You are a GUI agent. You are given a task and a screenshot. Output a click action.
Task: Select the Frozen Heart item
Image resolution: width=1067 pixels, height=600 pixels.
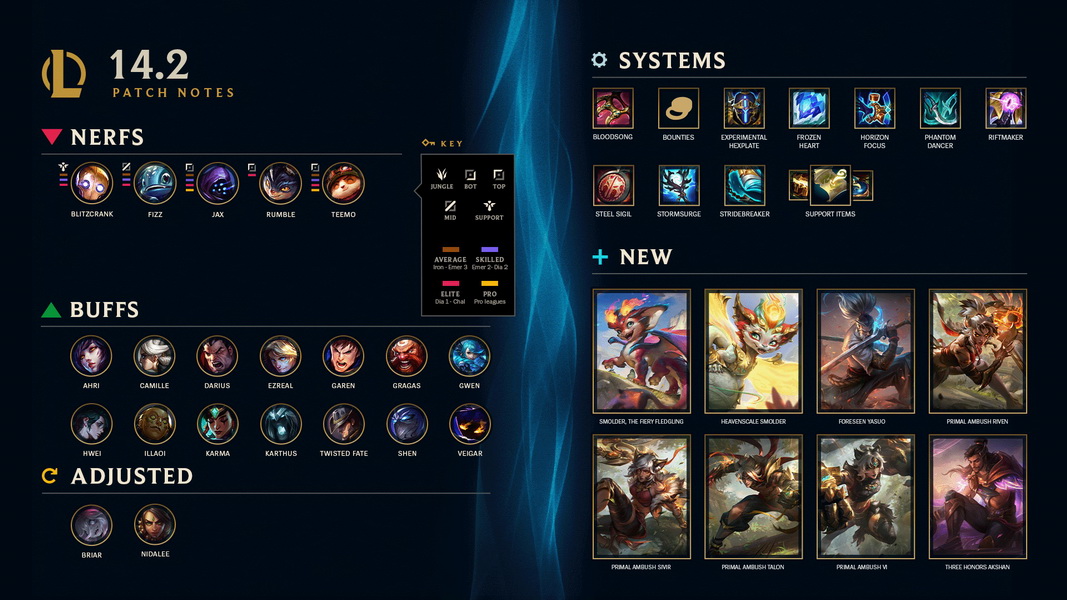[x=808, y=108]
